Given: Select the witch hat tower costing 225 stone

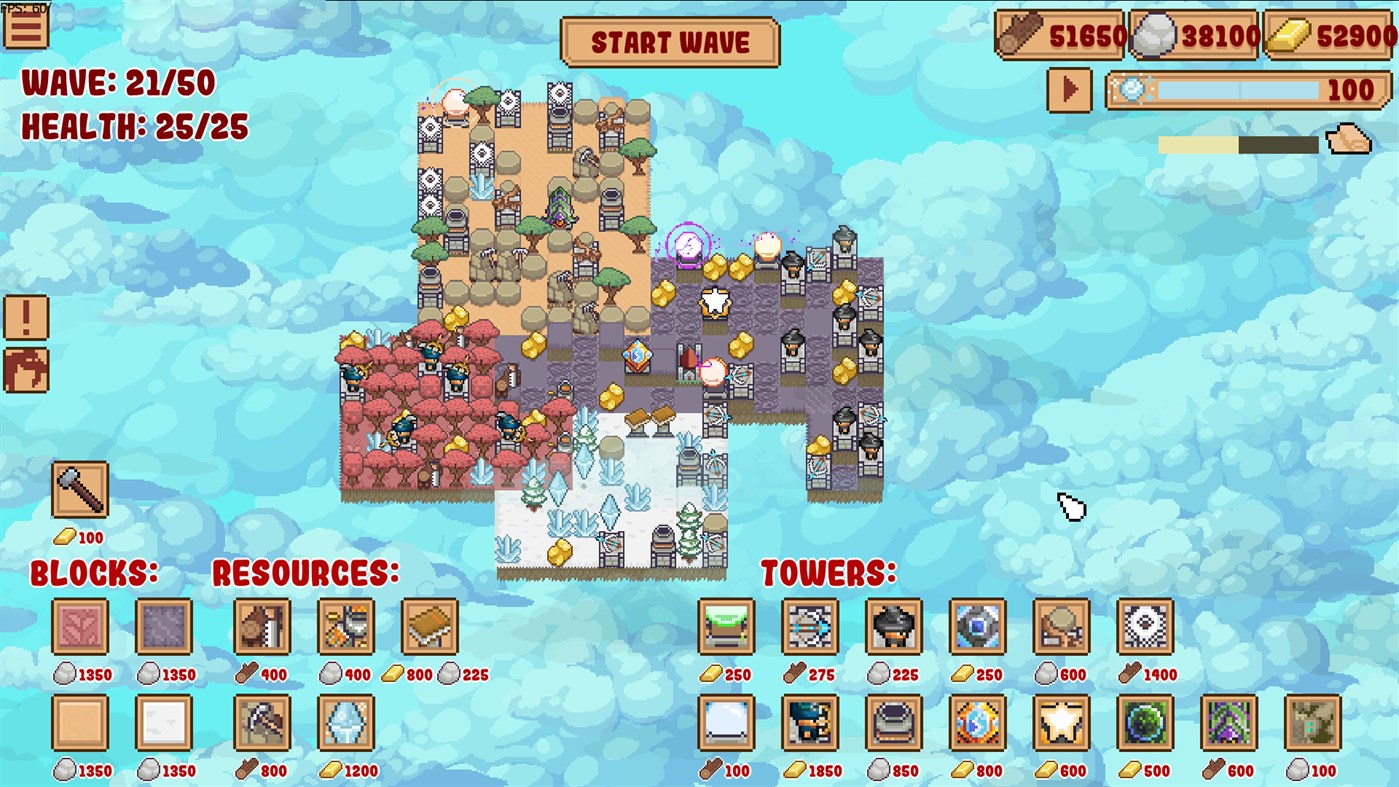Looking at the screenshot, I should click(892, 628).
